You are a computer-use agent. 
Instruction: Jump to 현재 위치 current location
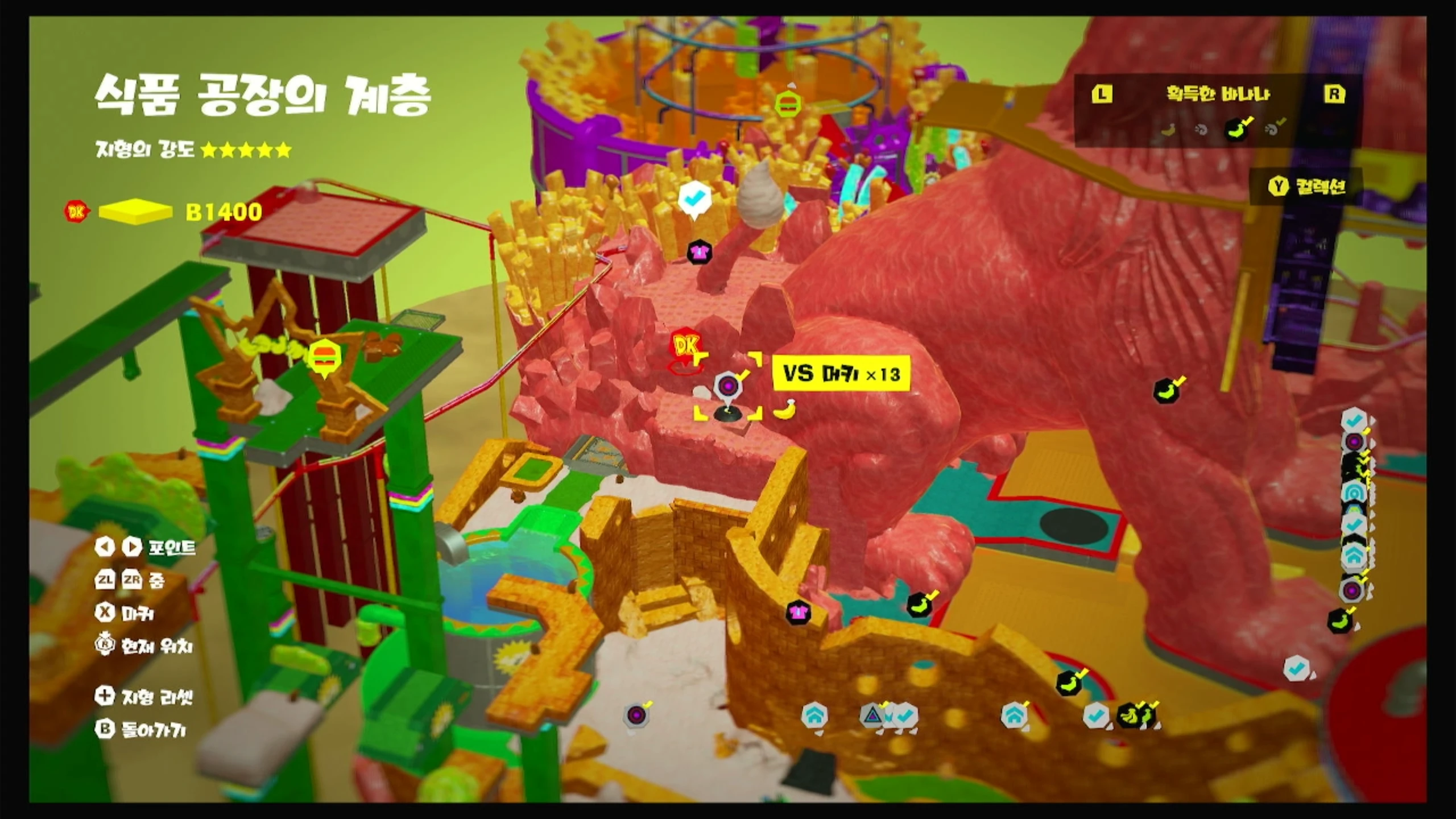[145, 646]
